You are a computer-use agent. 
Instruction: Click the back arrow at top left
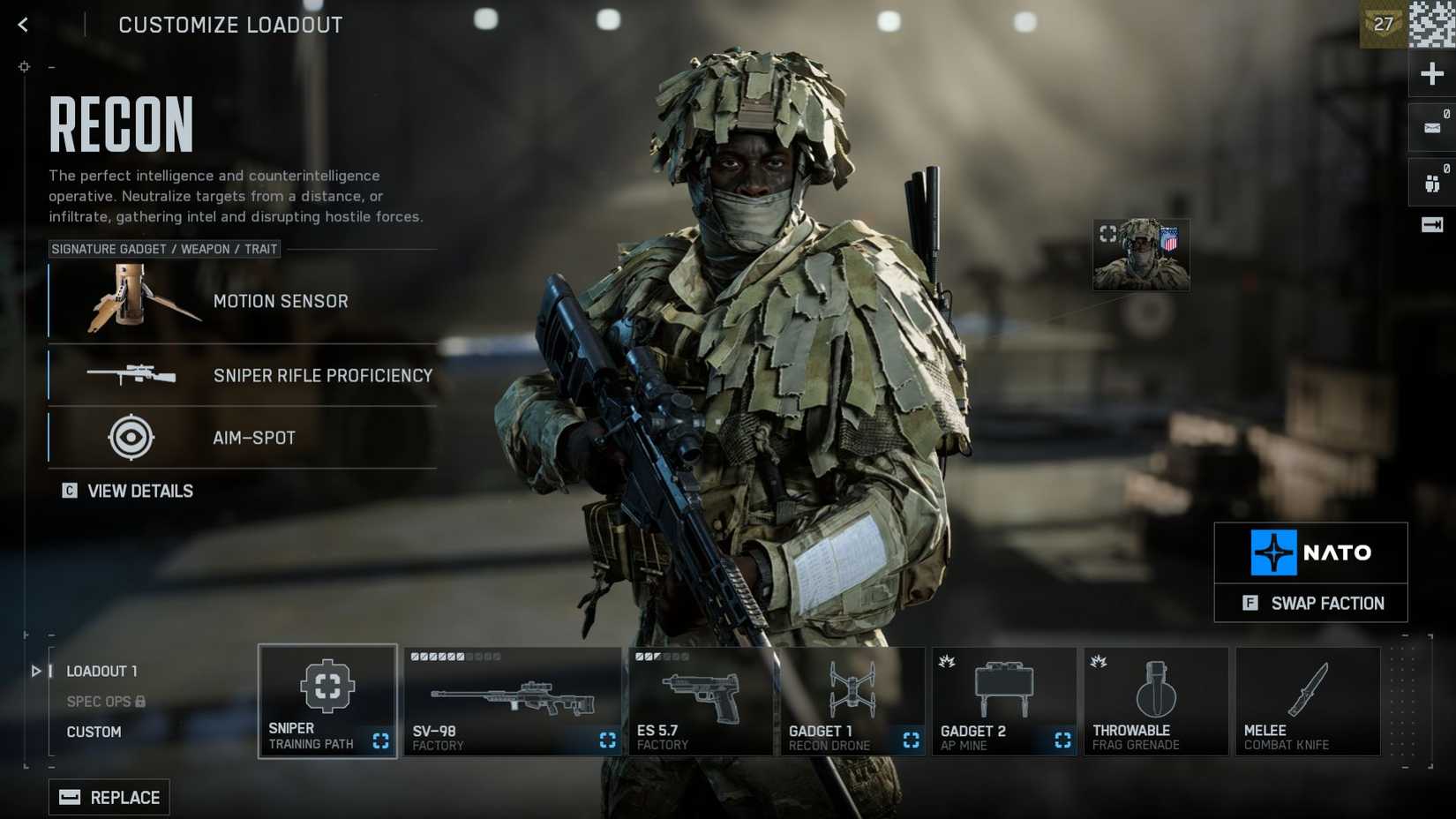point(22,24)
